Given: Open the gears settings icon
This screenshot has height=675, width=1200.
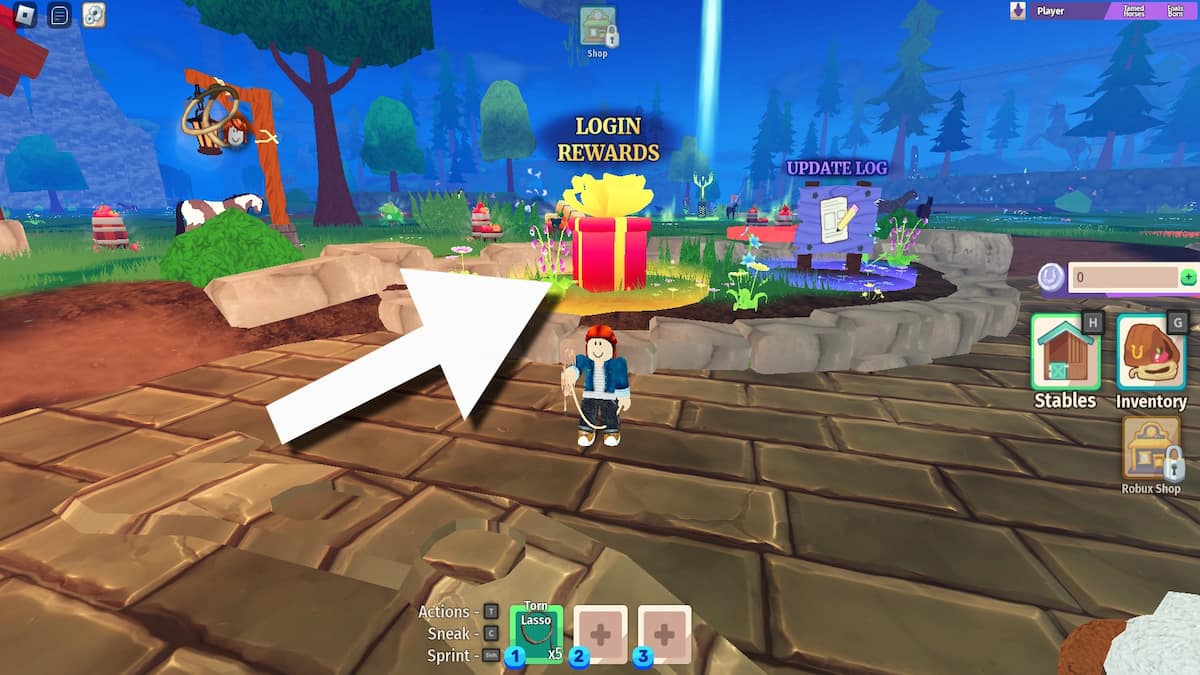Looking at the screenshot, I should [93, 15].
